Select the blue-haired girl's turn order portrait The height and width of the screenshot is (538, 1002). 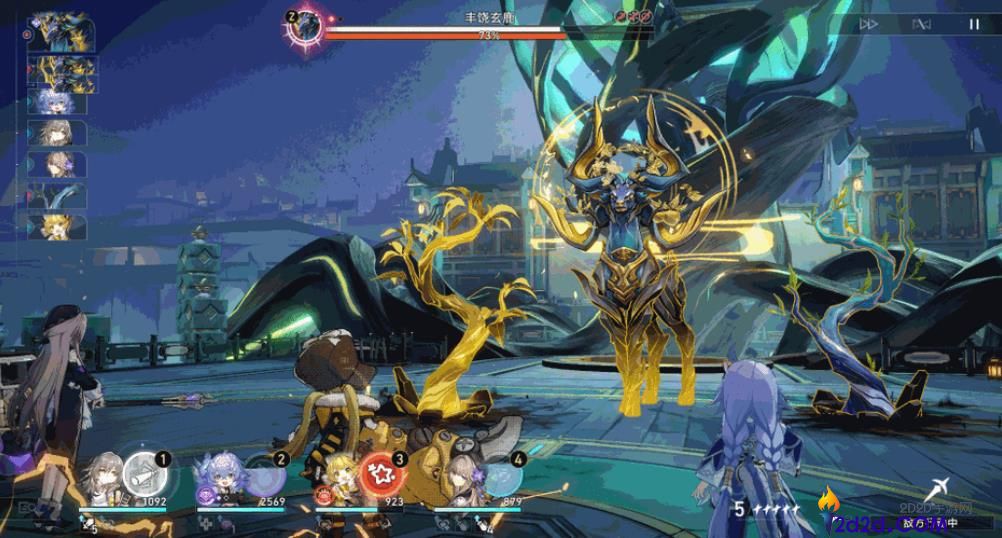coord(57,101)
